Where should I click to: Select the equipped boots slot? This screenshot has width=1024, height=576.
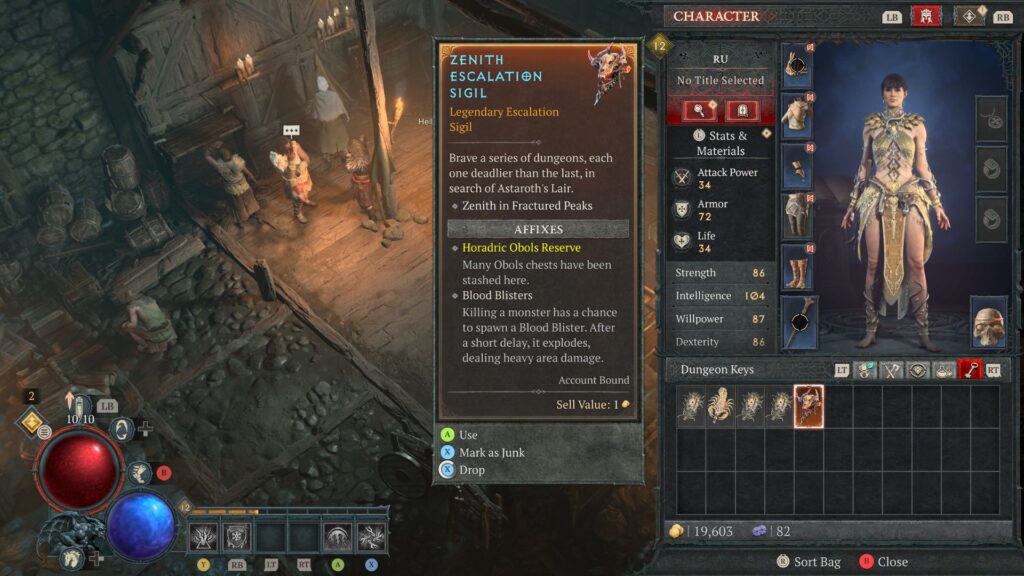click(797, 268)
